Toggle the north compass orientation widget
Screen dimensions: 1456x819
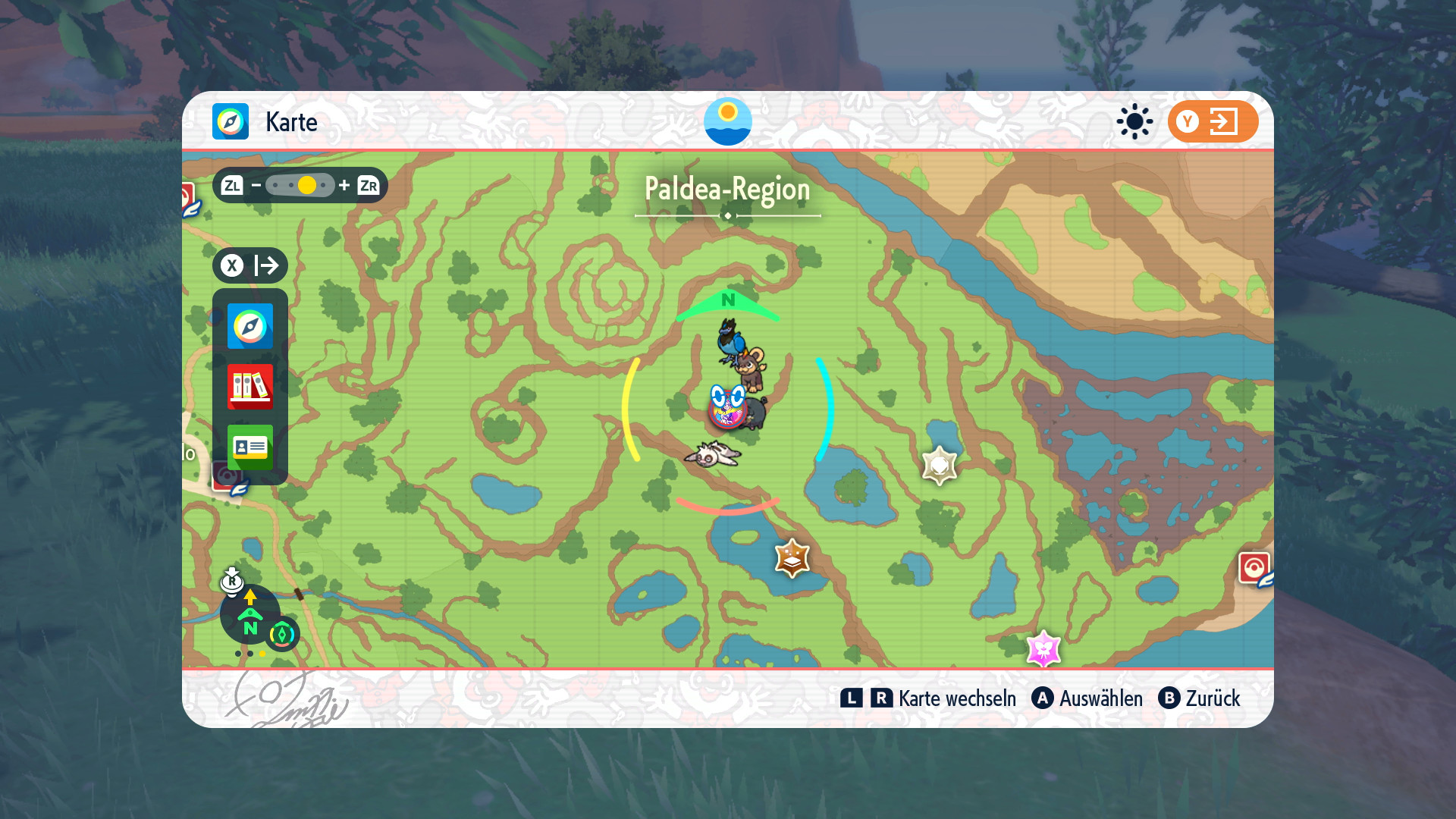tap(250, 614)
